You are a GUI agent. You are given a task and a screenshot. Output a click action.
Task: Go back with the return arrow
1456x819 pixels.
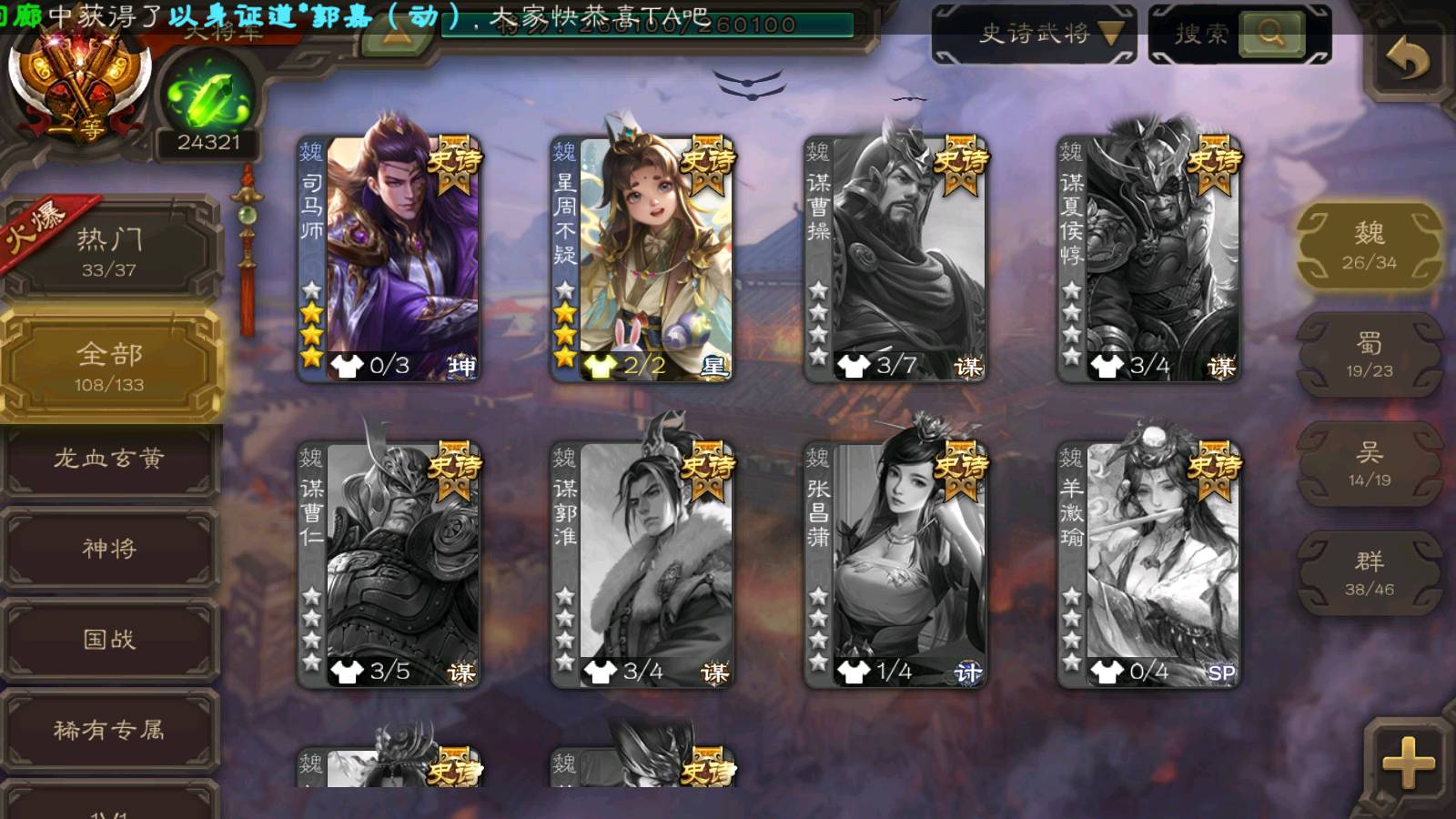coord(1407,61)
